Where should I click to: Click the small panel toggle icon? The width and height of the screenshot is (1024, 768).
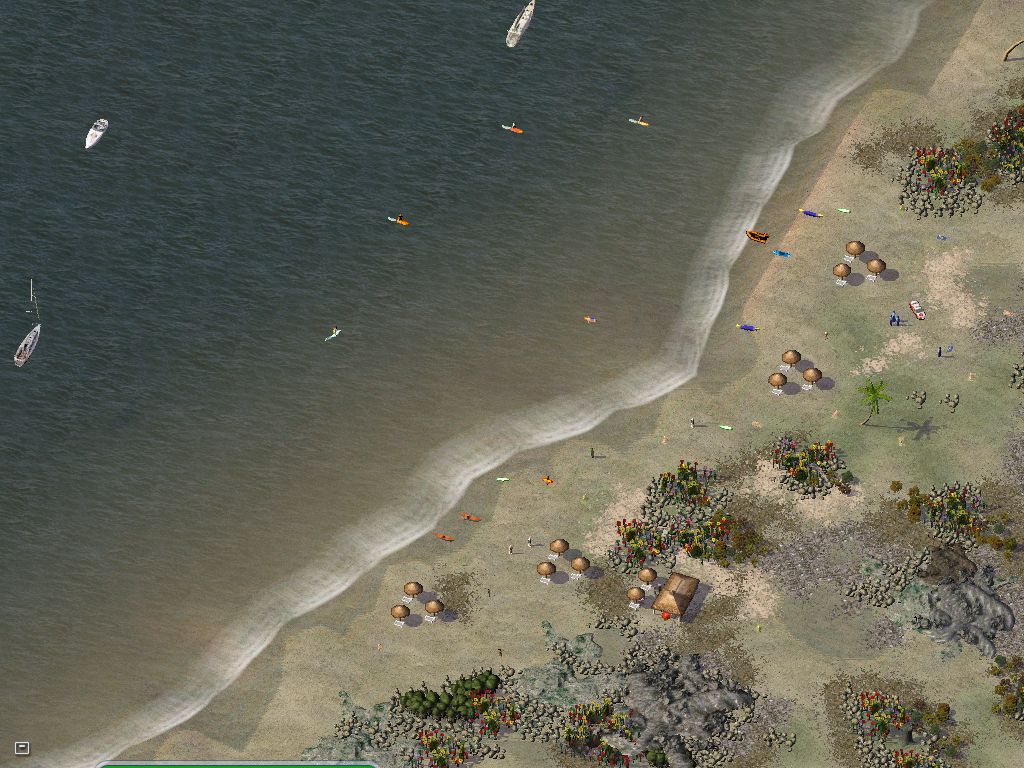(x=22, y=747)
